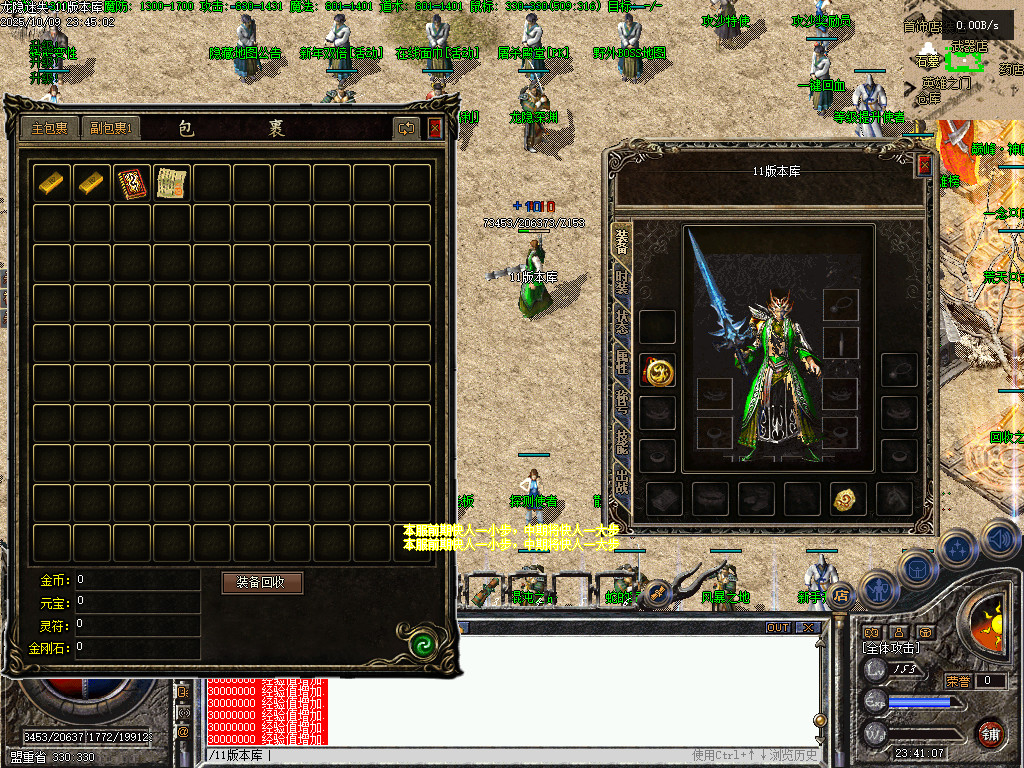Viewport: 1024px width, 768px height.
Task: Switch to the 主包裹 main bag tab
Action: (x=49, y=128)
